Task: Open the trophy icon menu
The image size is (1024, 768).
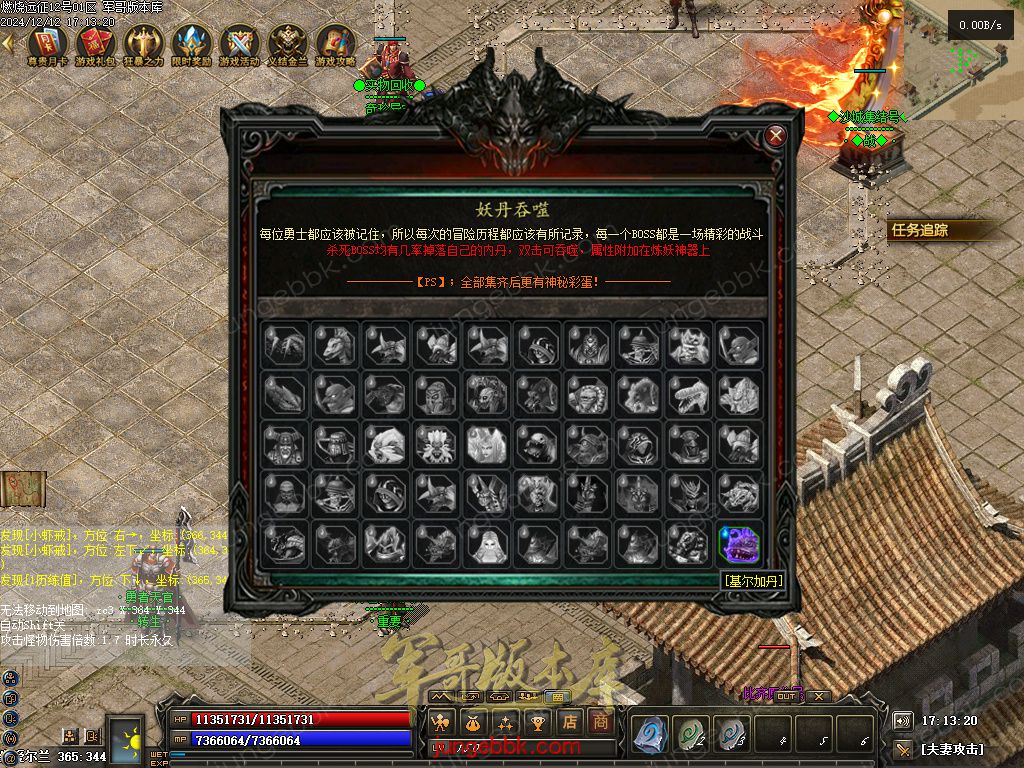Action: 538,721
